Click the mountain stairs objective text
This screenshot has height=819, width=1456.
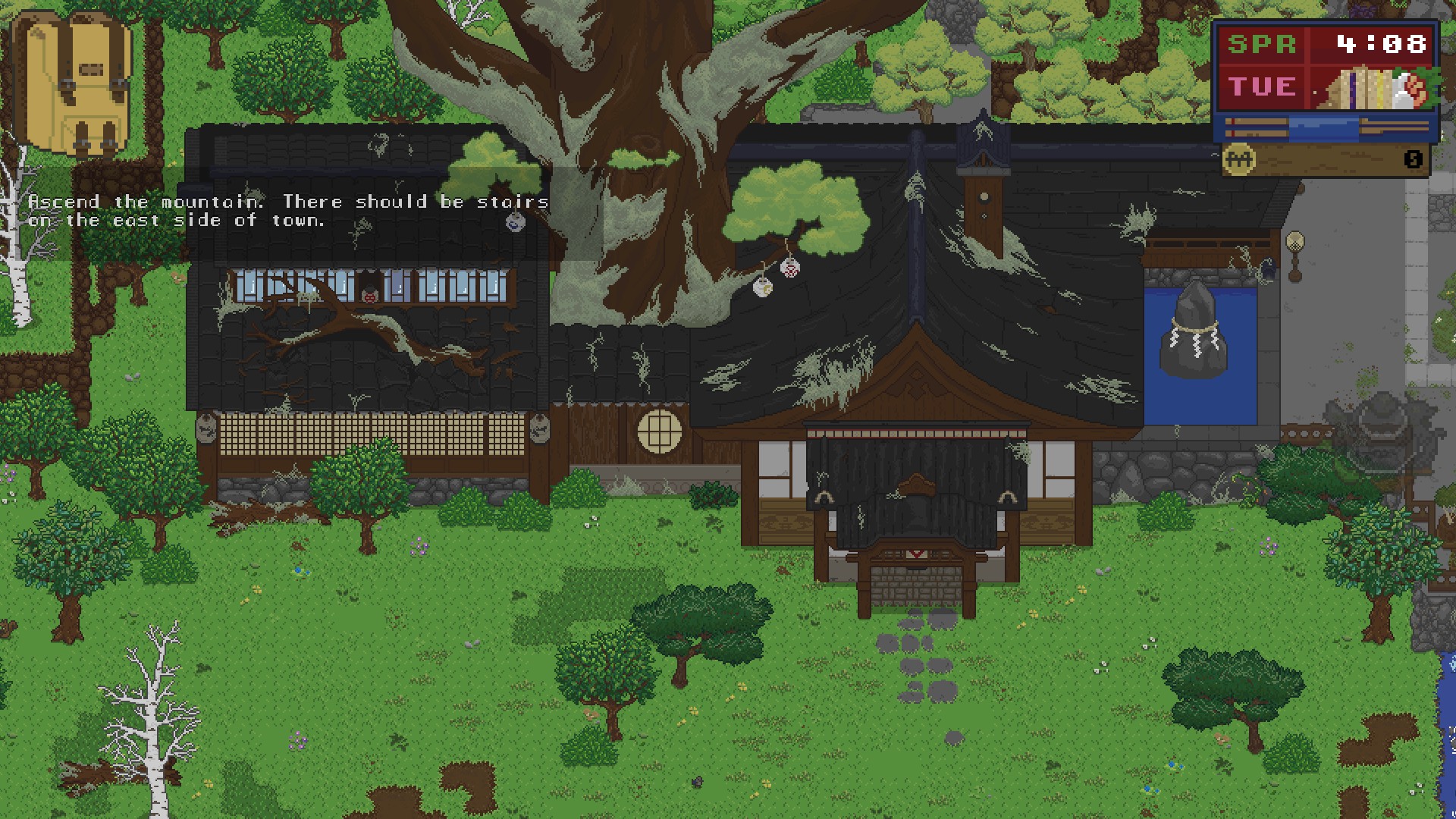[288, 211]
